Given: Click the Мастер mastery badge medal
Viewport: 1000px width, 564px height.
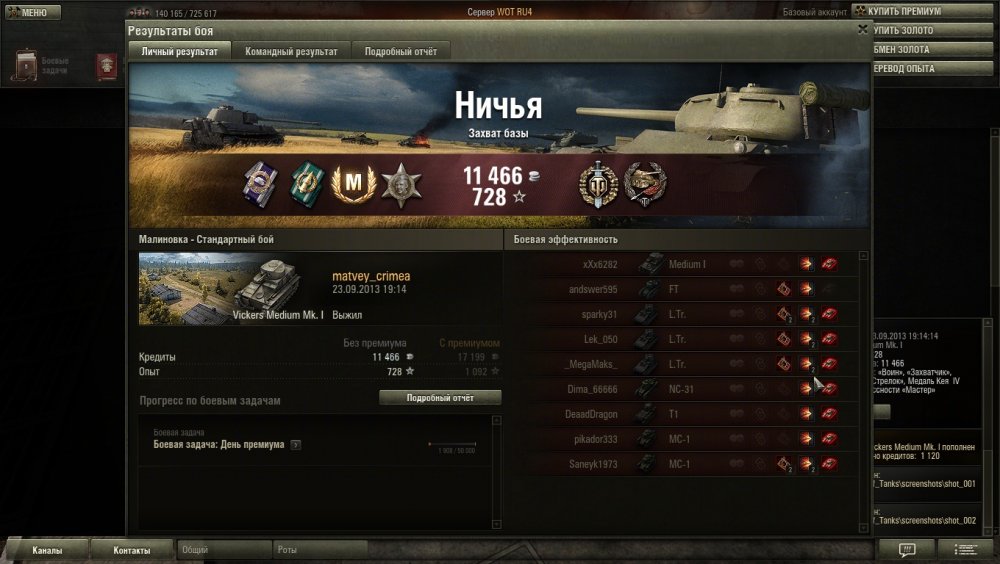Looking at the screenshot, I should tap(351, 184).
